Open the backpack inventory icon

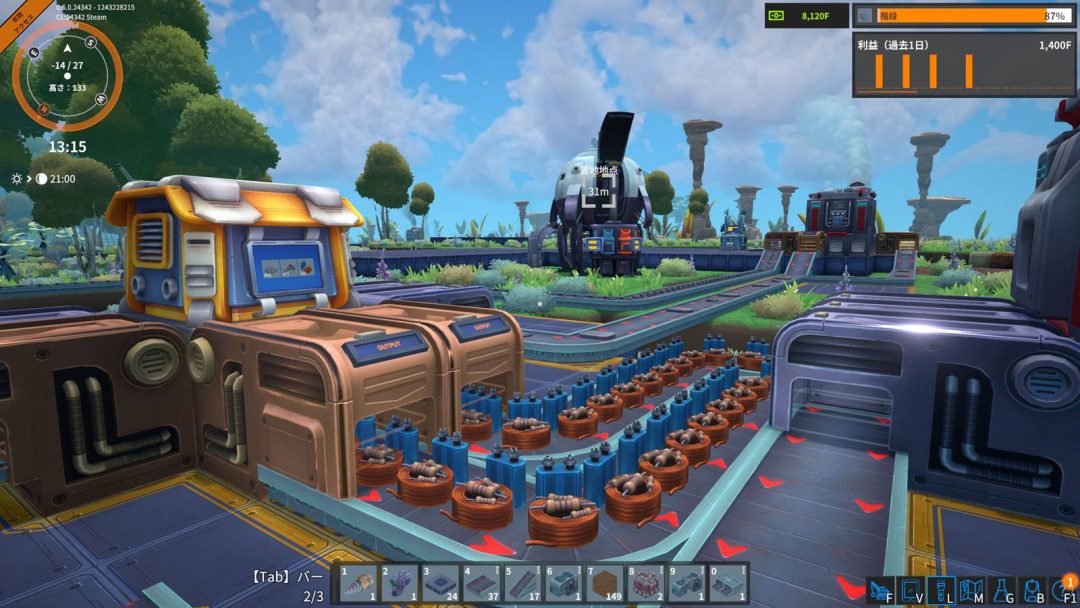[x=1033, y=590]
